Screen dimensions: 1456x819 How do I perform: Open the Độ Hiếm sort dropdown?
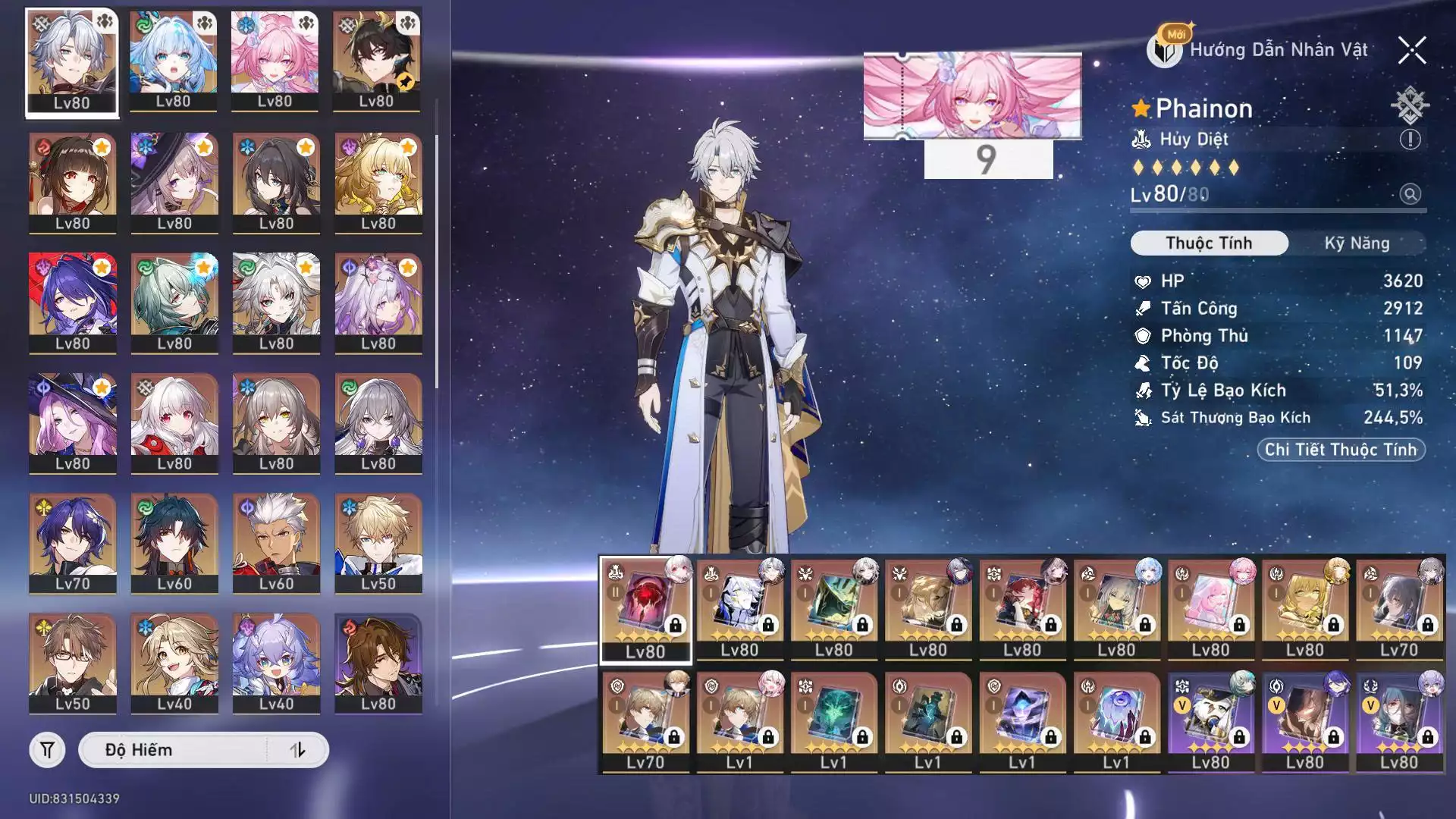tap(174, 750)
